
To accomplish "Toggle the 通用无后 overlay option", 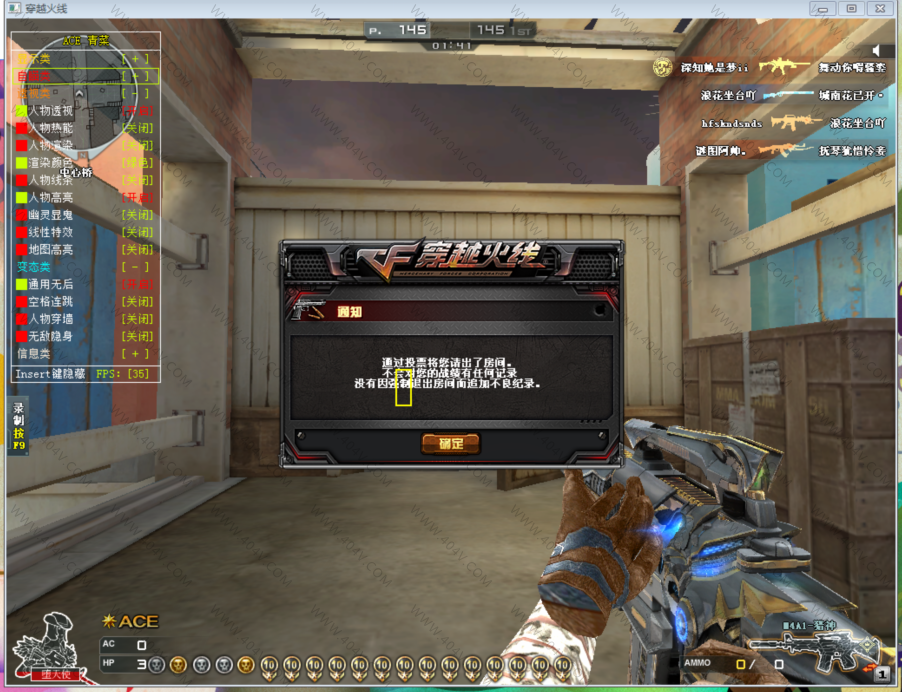I will click(136, 284).
